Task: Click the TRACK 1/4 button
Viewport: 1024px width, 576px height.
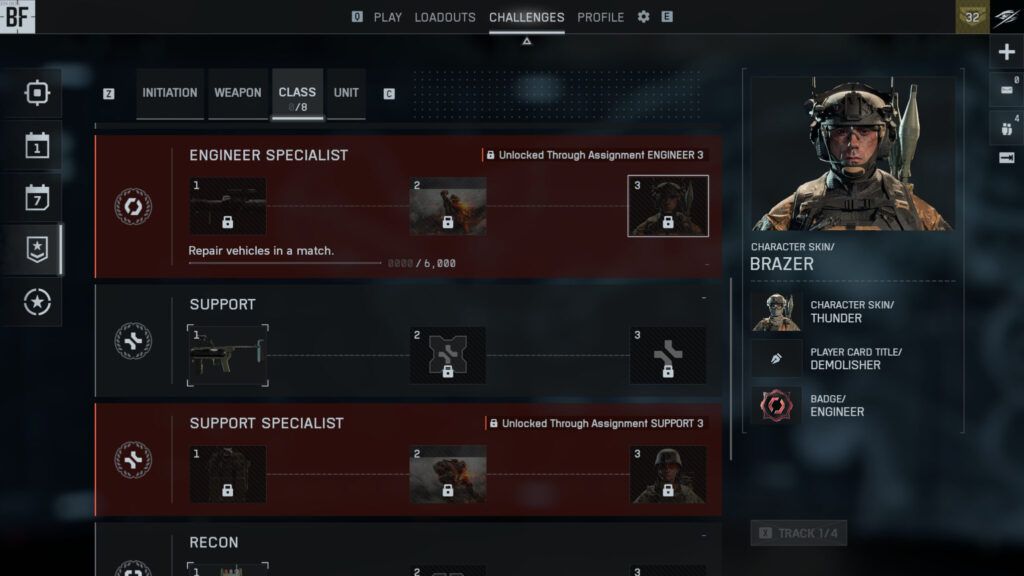Action: (x=798, y=533)
